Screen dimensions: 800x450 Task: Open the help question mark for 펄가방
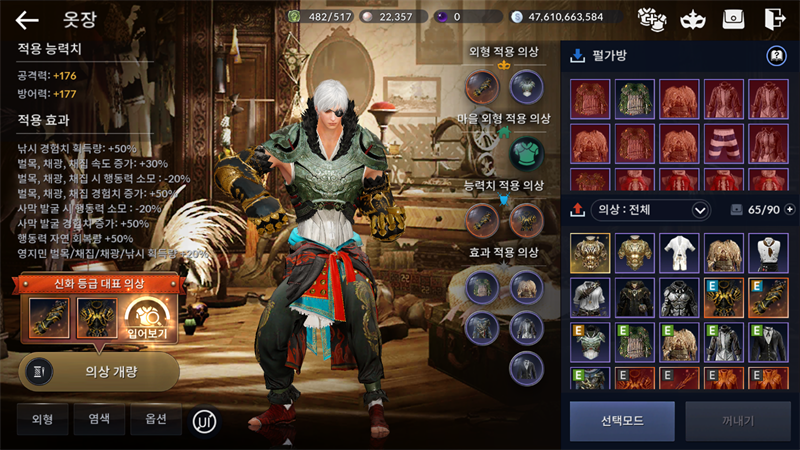click(x=775, y=56)
